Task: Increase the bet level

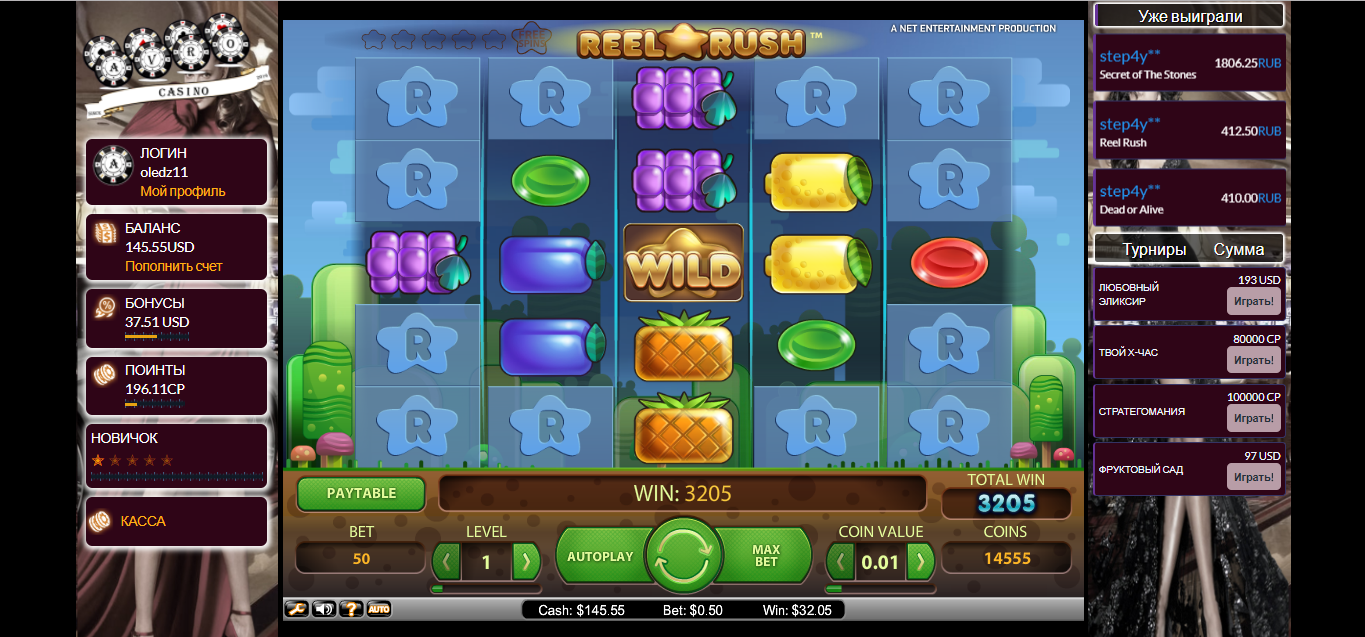Action: point(525,561)
